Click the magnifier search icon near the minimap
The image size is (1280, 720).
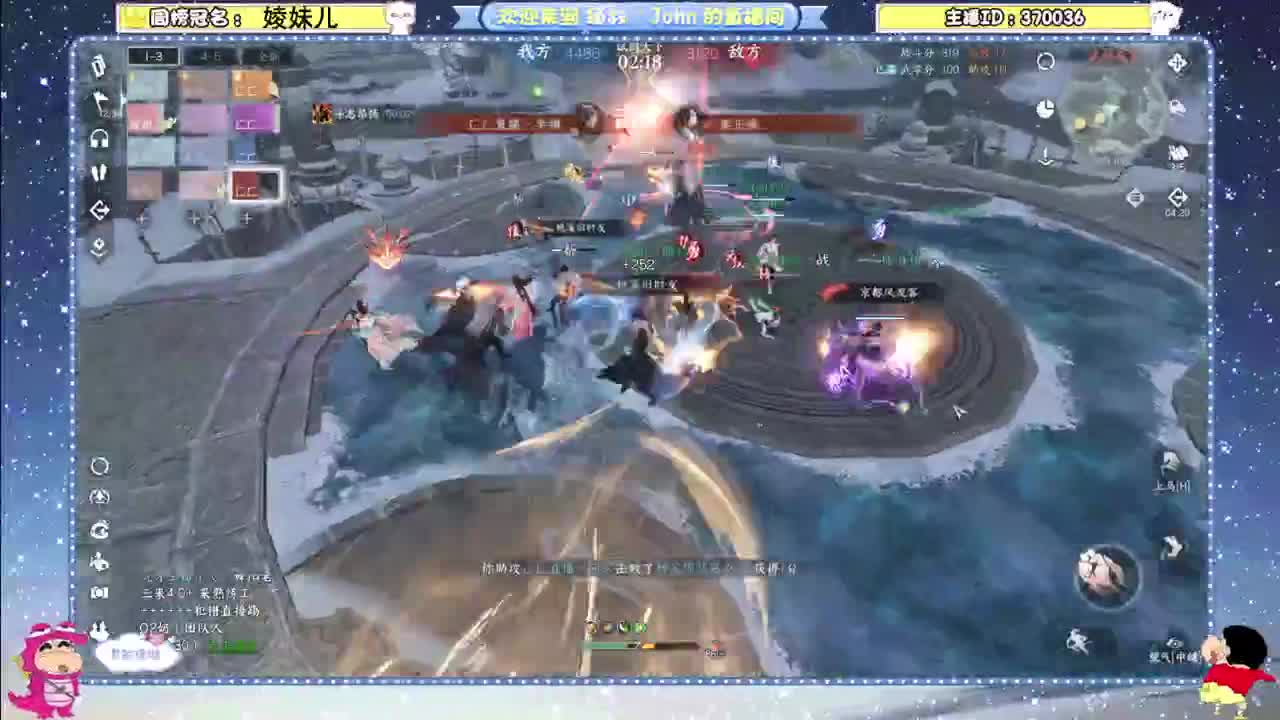pyautogui.click(x=1045, y=62)
